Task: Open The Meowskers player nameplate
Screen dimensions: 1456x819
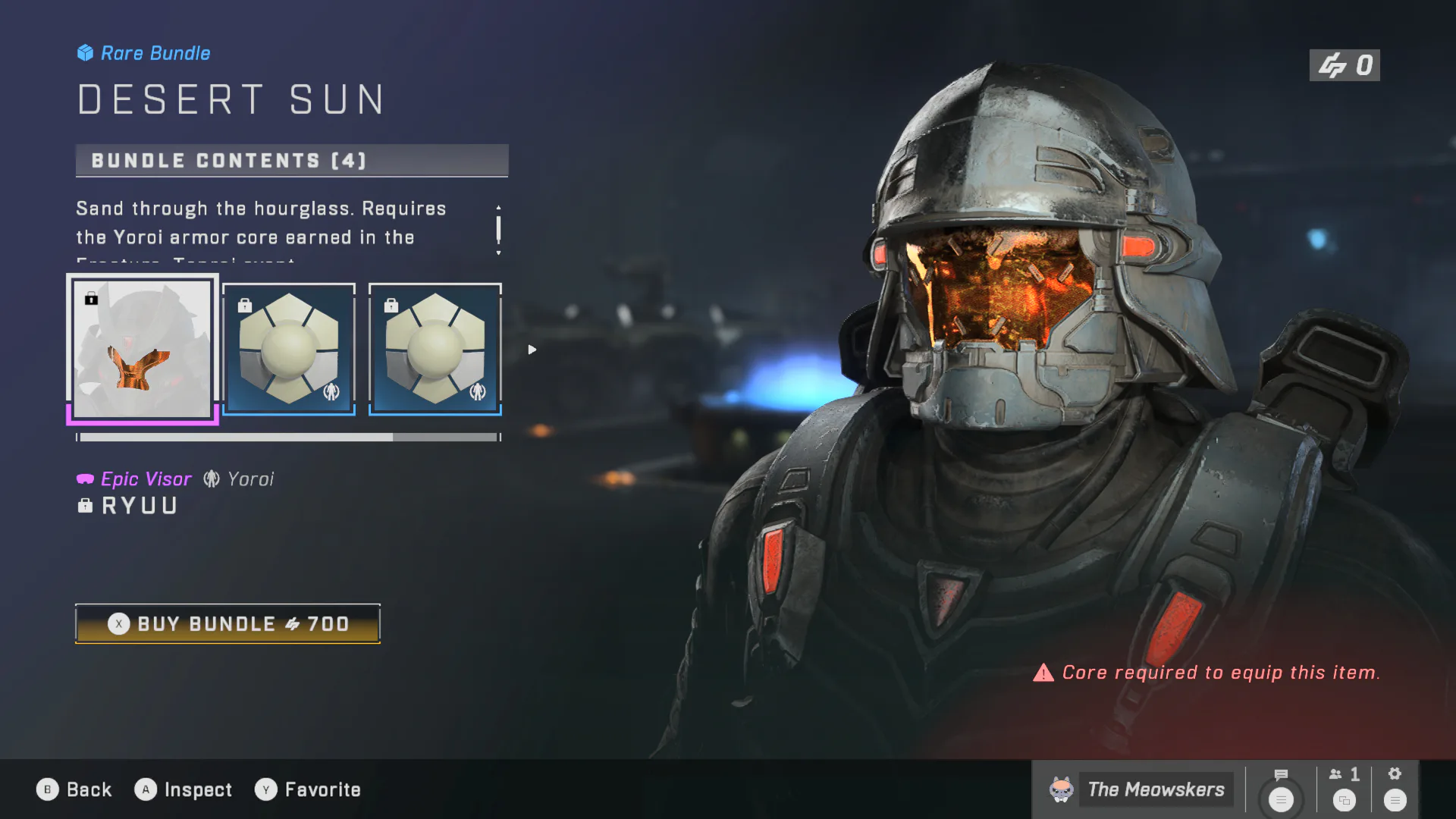Action: pyautogui.click(x=1140, y=789)
